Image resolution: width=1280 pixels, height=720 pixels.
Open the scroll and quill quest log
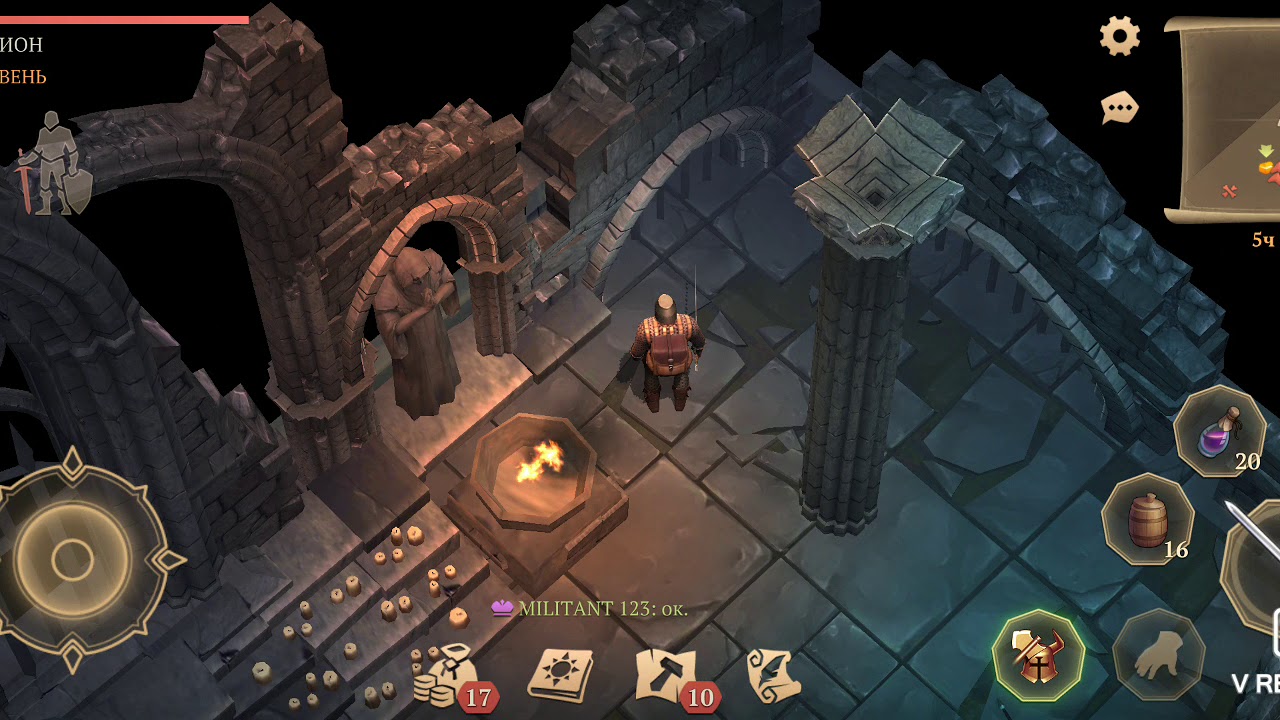coord(773,677)
